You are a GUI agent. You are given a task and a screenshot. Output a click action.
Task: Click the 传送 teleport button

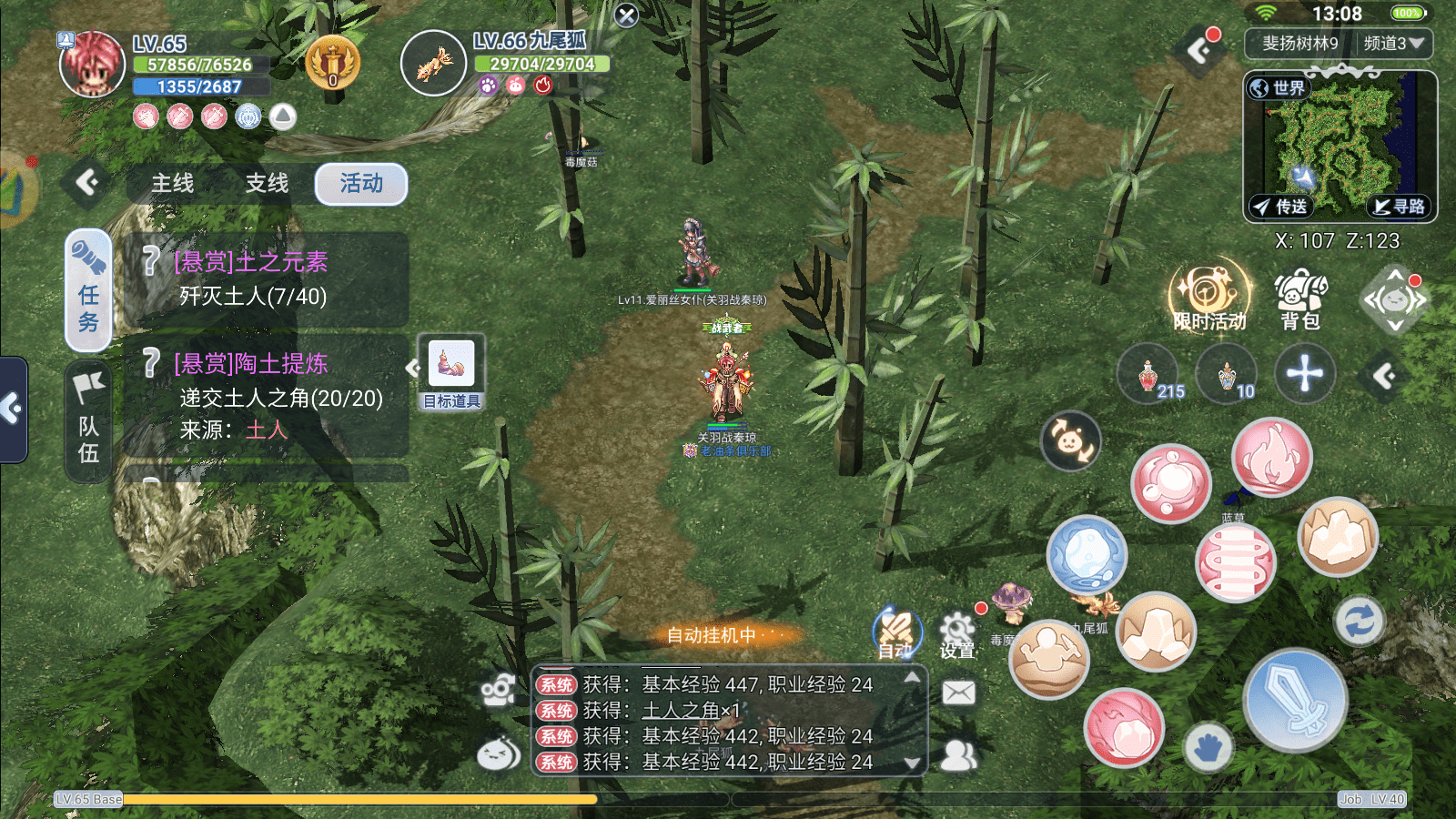coord(1280,207)
